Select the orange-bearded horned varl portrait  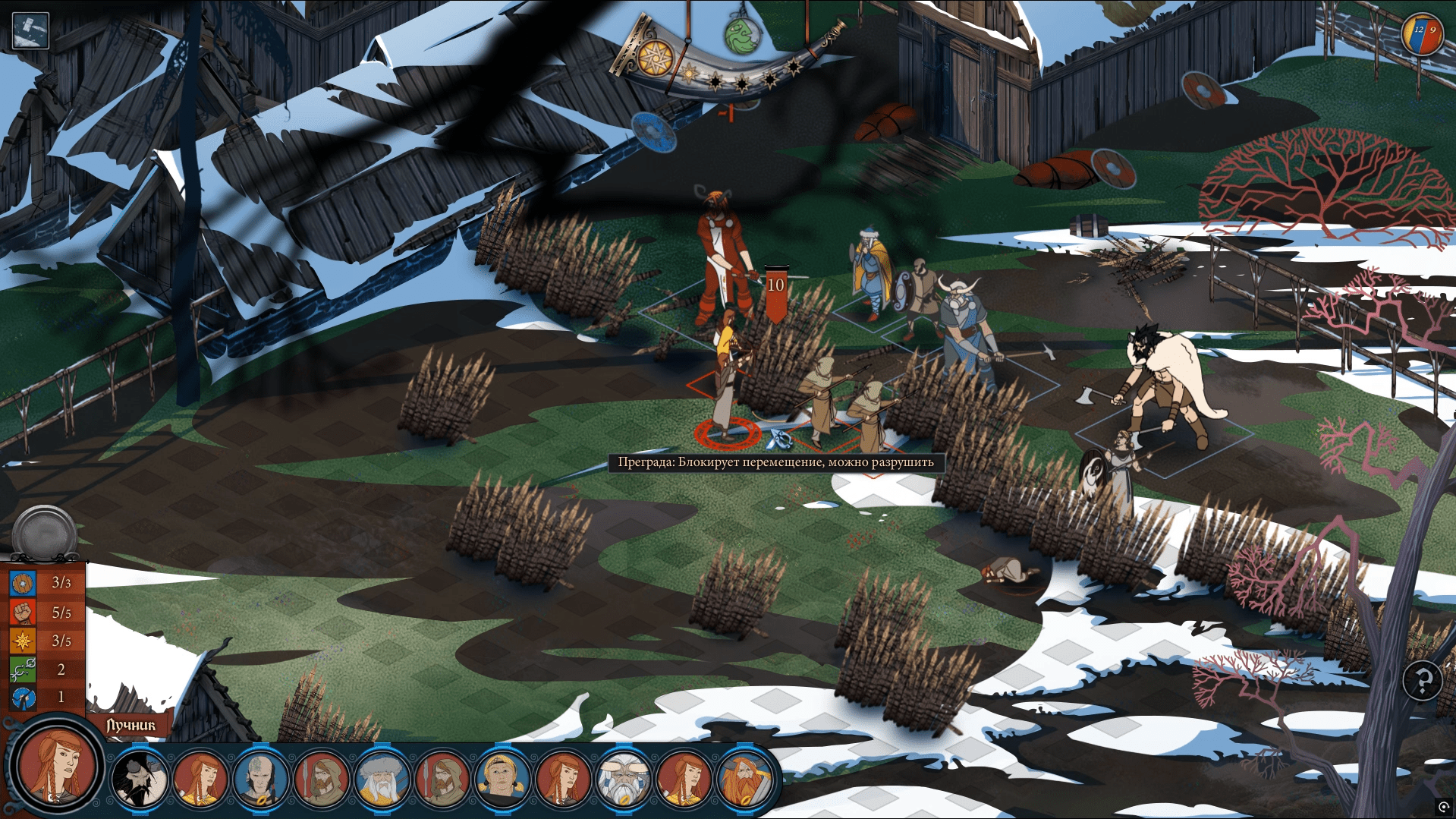coord(744,780)
